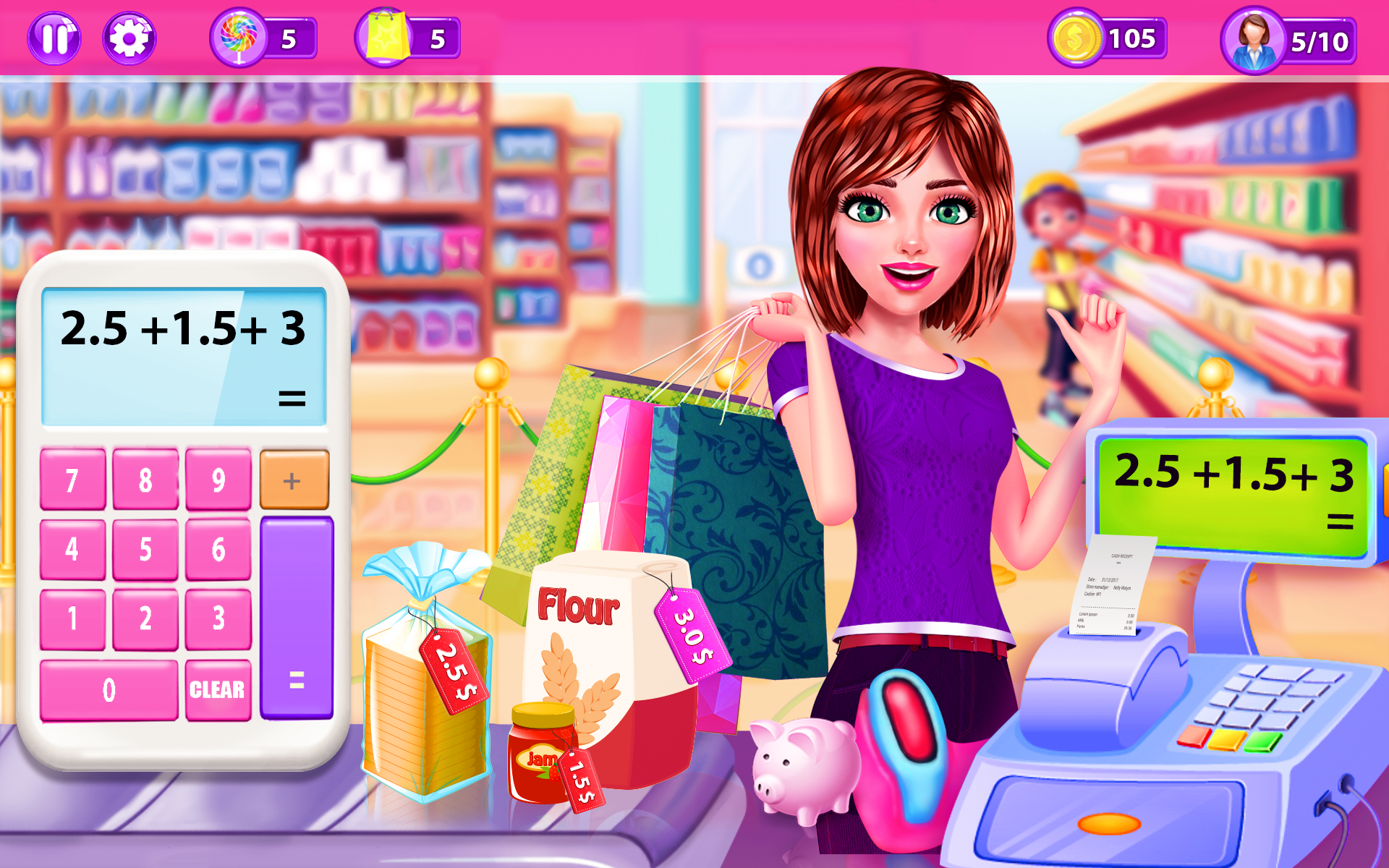Click the gold coin currency icon
1389x868 pixels.
coord(1076,38)
